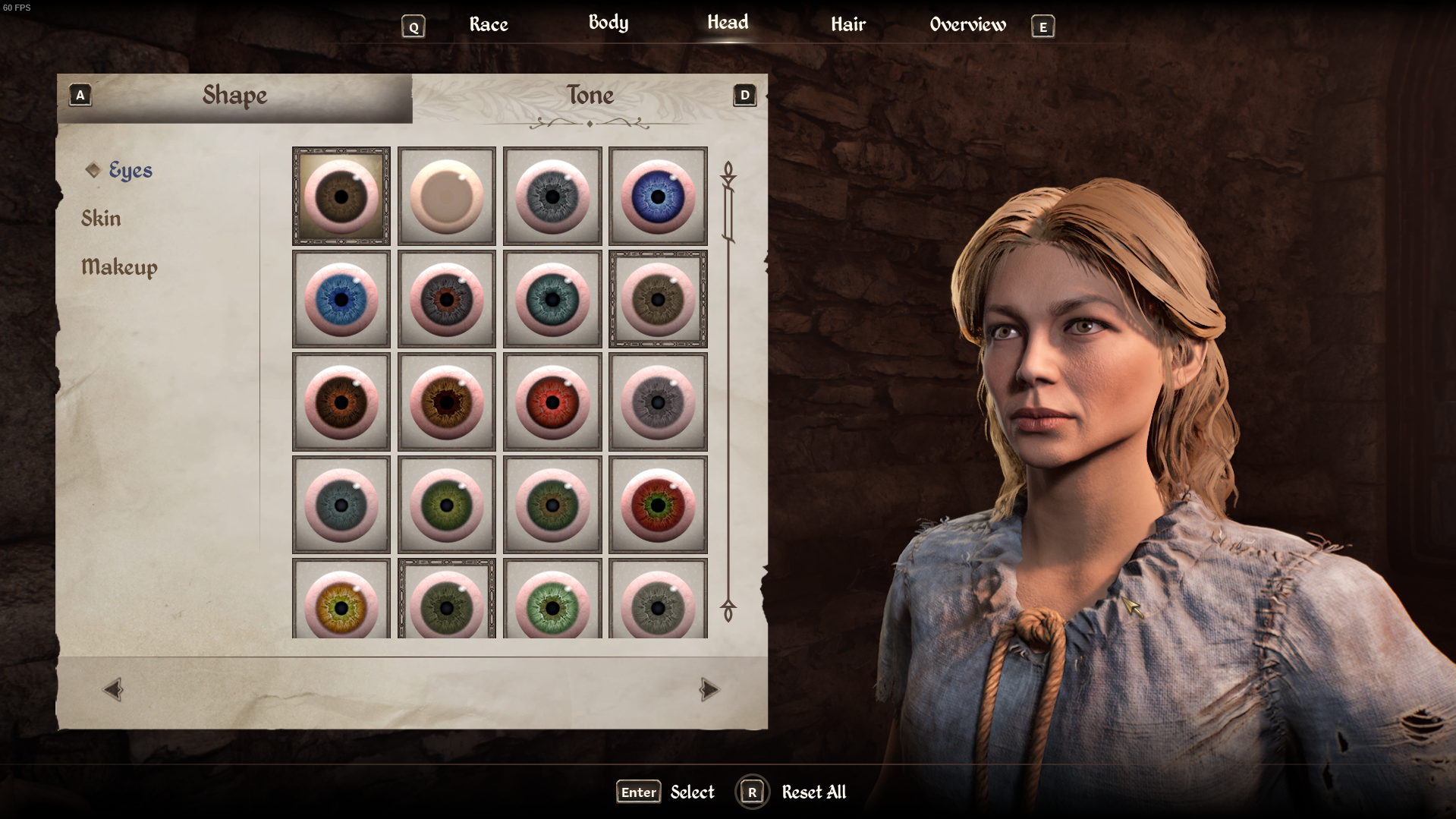Switch to the Tone sub-tab
The width and height of the screenshot is (1456, 819).
(590, 96)
